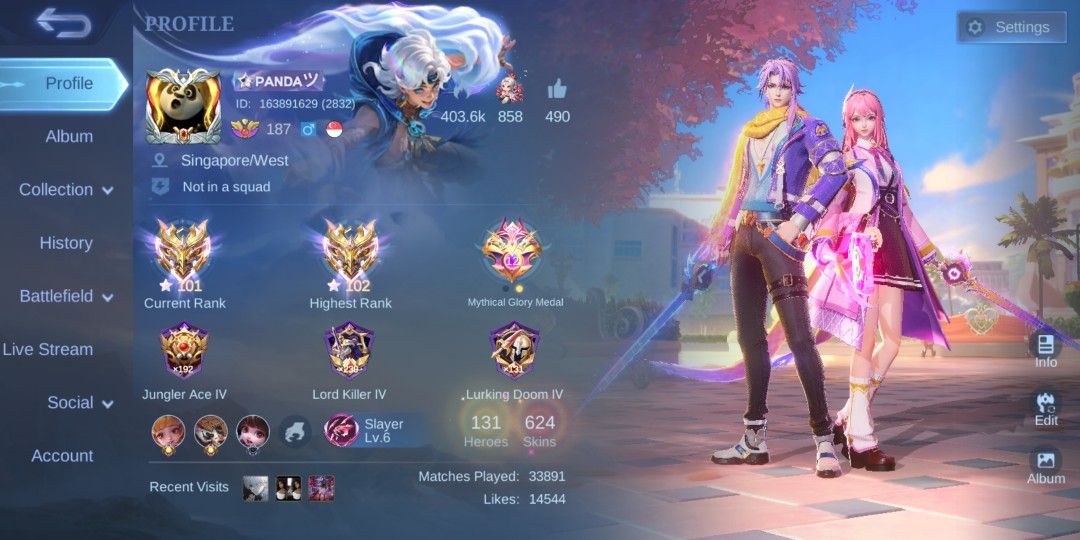Image resolution: width=1080 pixels, height=540 pixels.
Task: Open the Live Stream tab
Action: pyautogui.click(x=48, y=349)
